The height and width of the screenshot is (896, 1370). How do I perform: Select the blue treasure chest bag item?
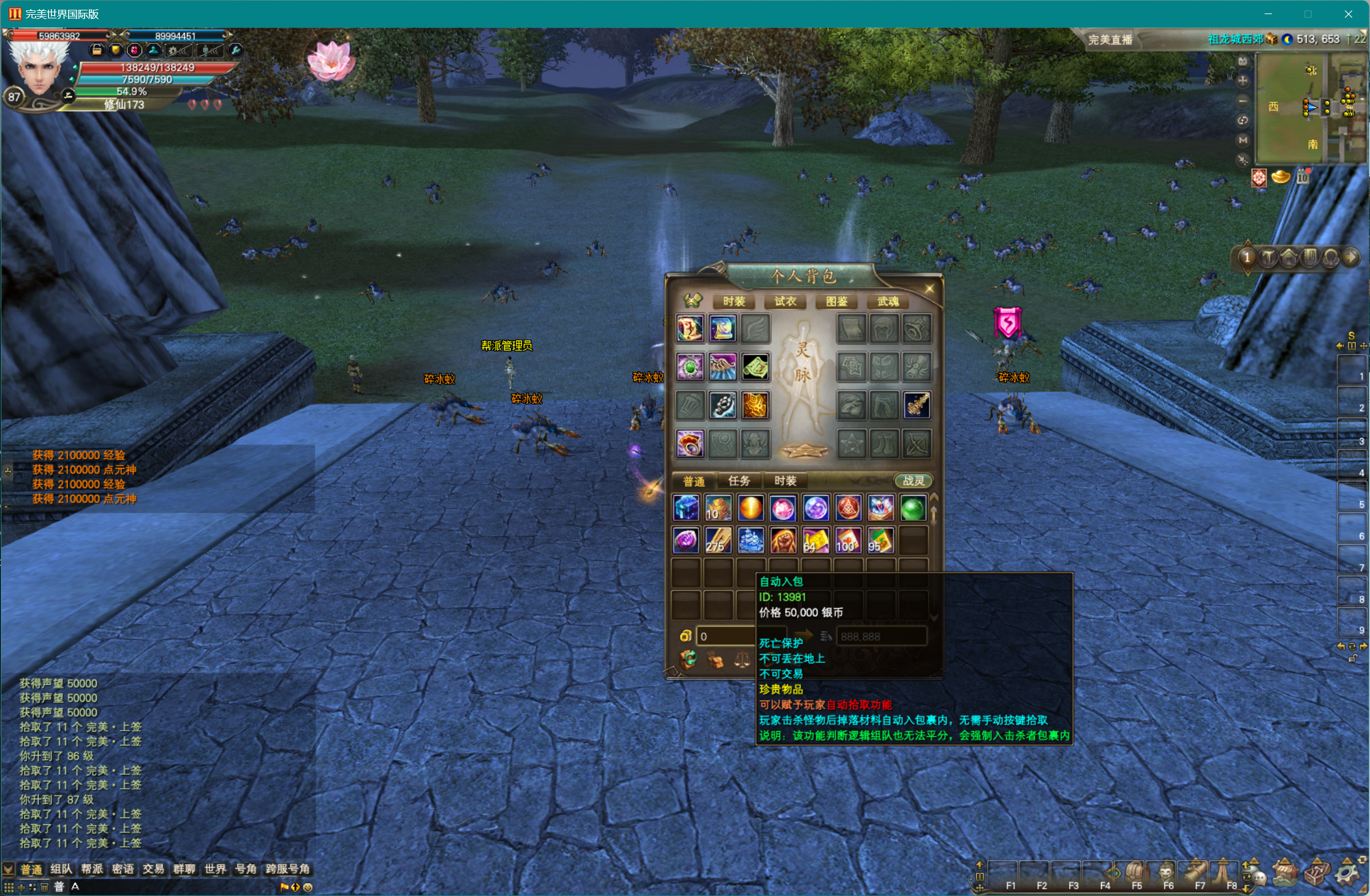[x=686, y=508]
